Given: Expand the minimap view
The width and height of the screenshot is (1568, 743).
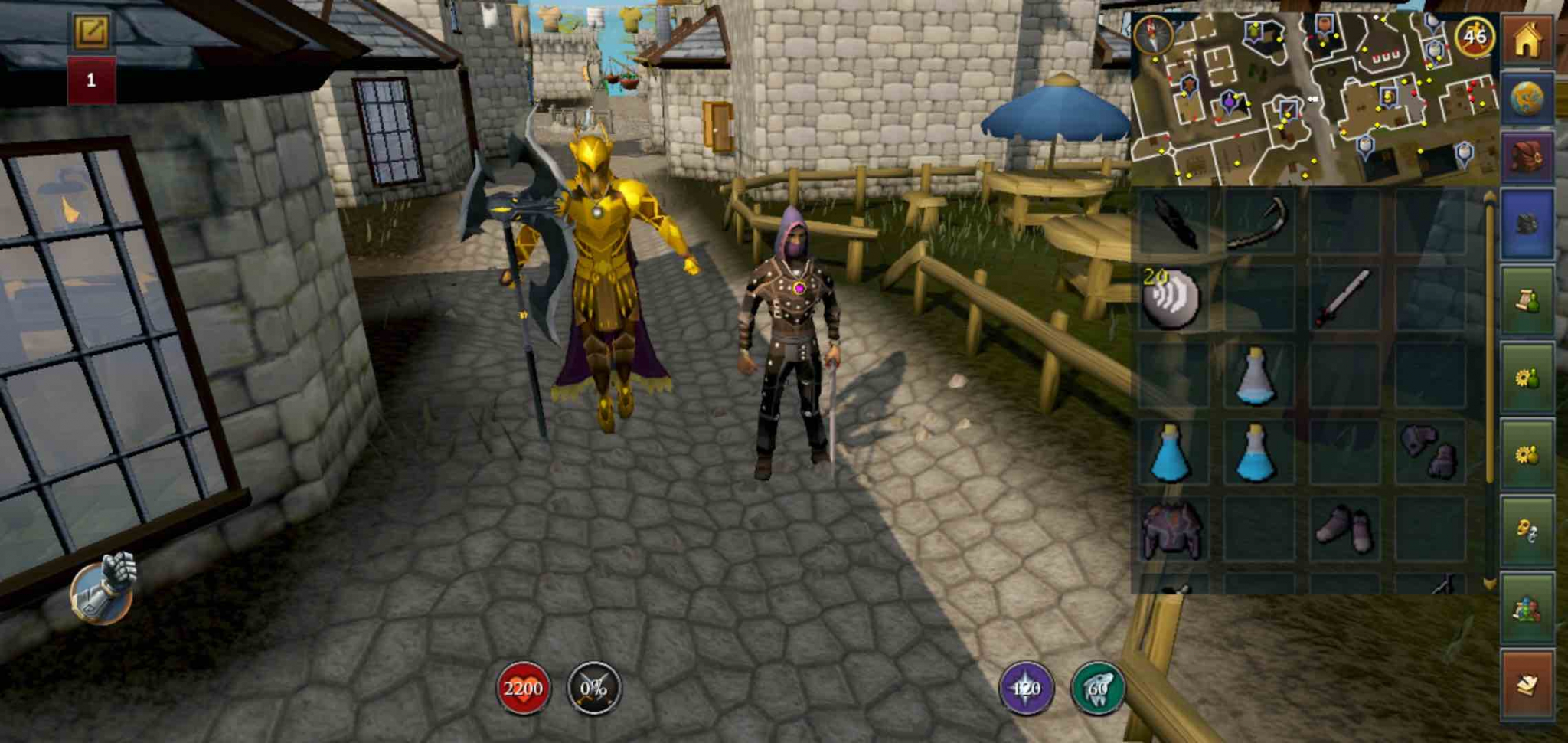Looking at the screenshot, I should coord(1317,92).
